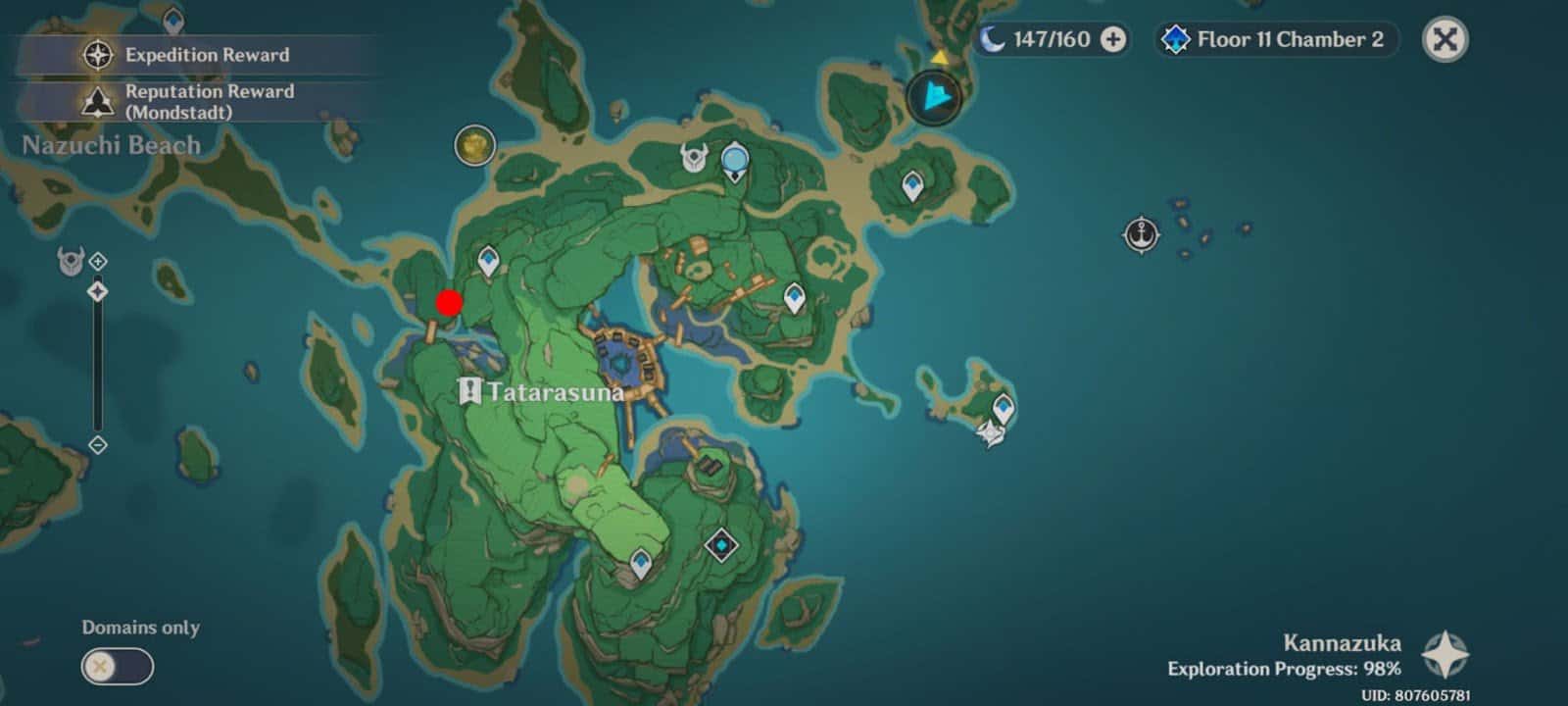Image resolution: width=1568 pixels, height=706 pixels.
Task: Select the Statue of the Seven marker
Action: point(734,161)
